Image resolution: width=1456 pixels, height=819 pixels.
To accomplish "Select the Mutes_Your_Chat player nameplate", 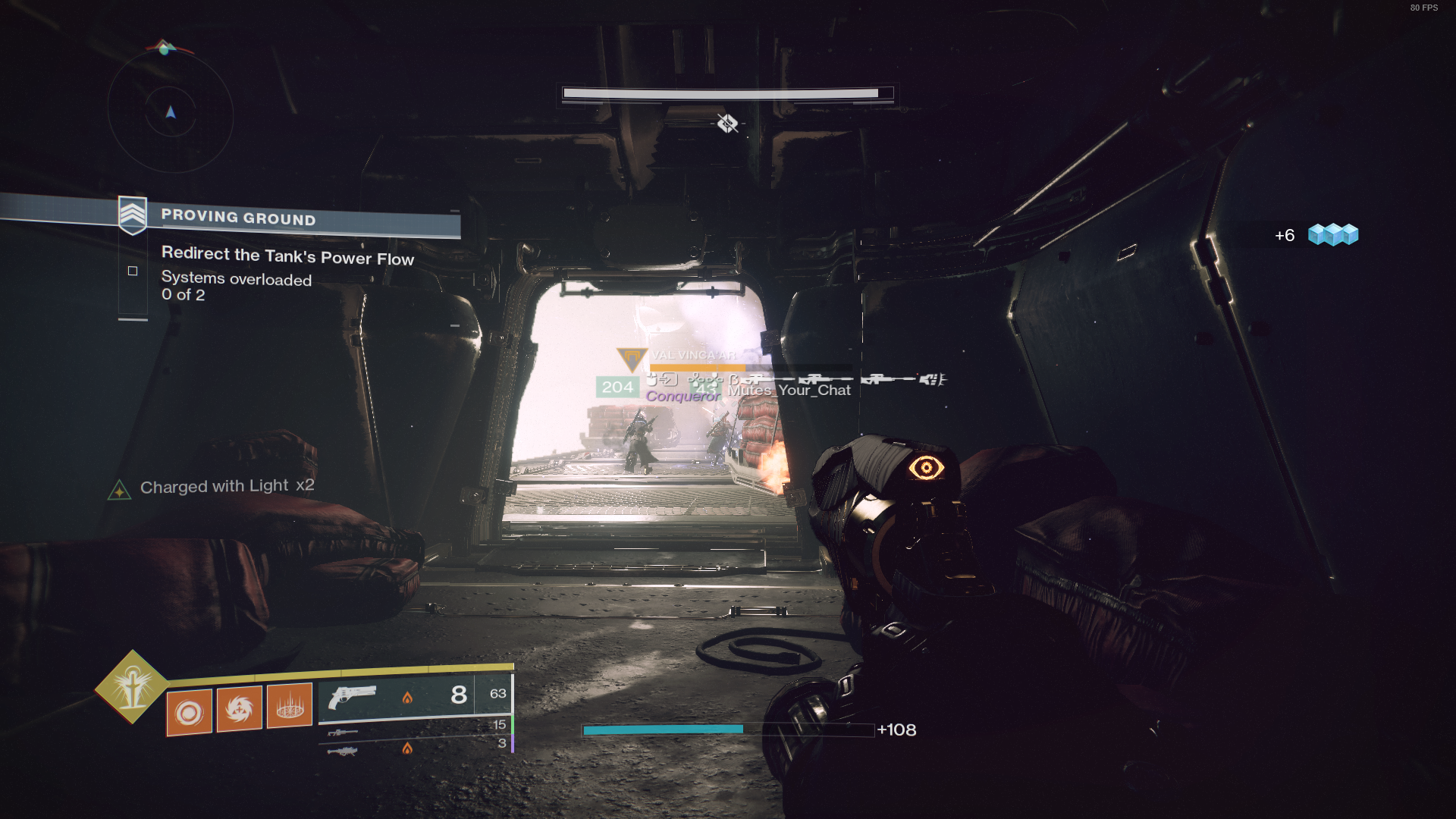I will 789,391.
